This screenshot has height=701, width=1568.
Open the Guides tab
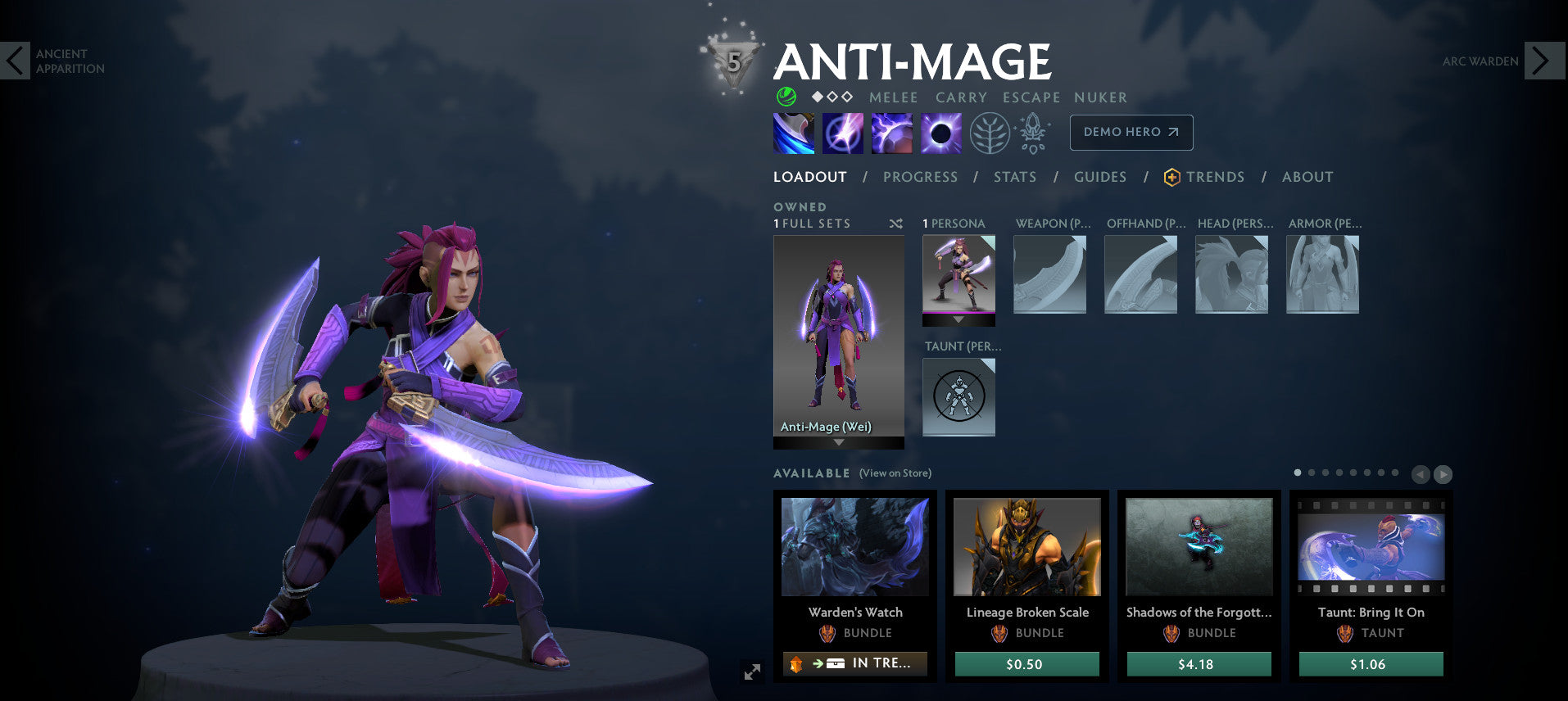(1099, 177)
